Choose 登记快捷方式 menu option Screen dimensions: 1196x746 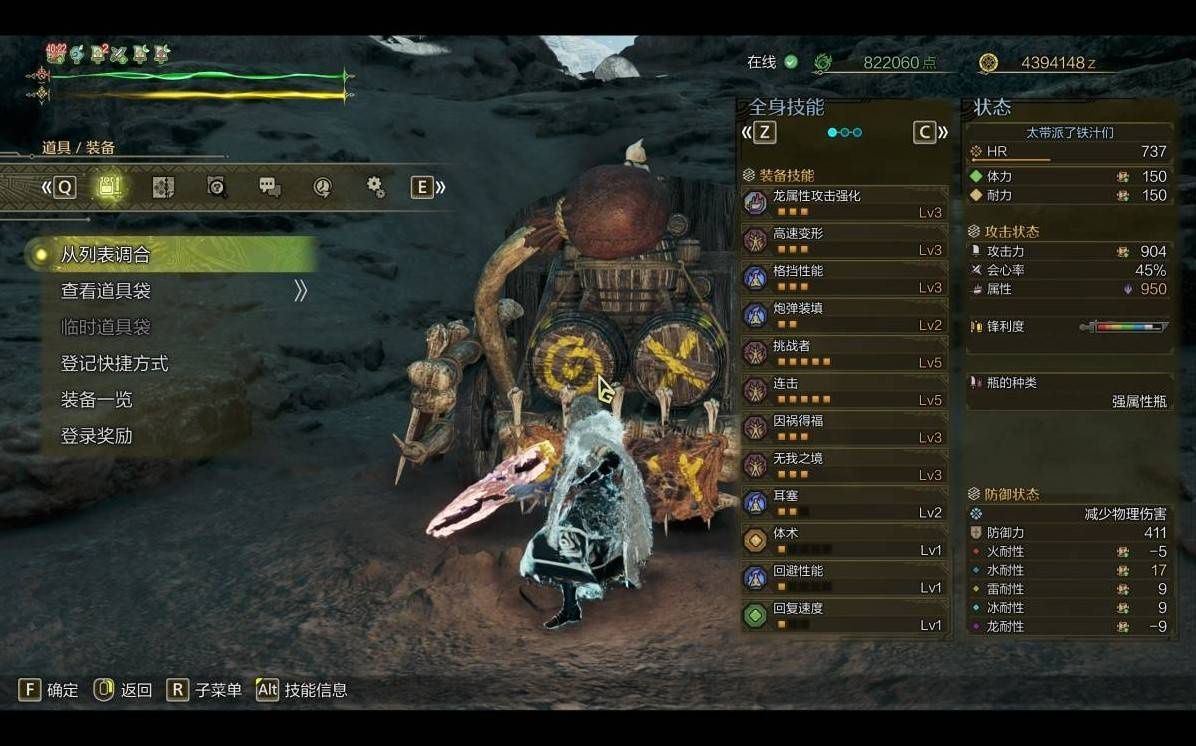coord(114,364)
